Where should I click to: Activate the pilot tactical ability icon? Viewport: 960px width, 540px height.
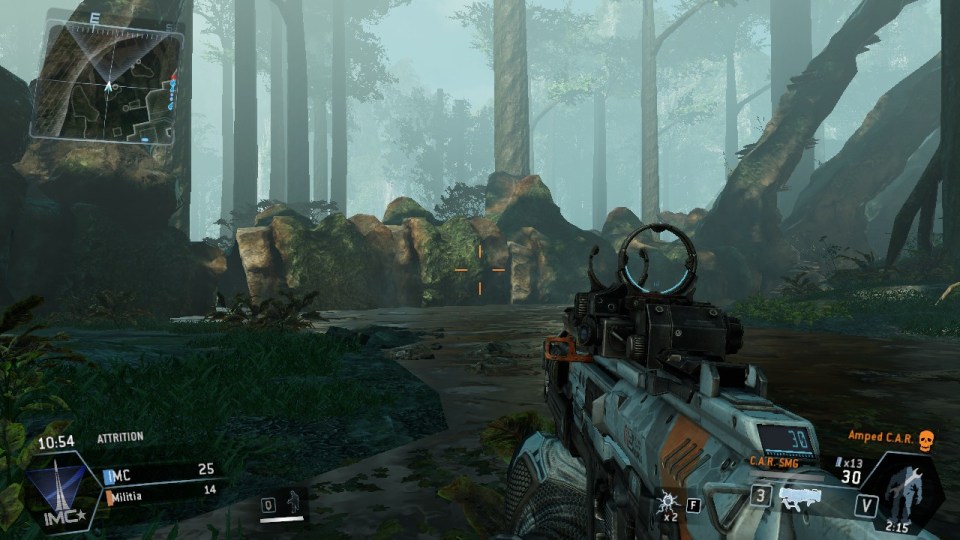(x=294, y=500)
